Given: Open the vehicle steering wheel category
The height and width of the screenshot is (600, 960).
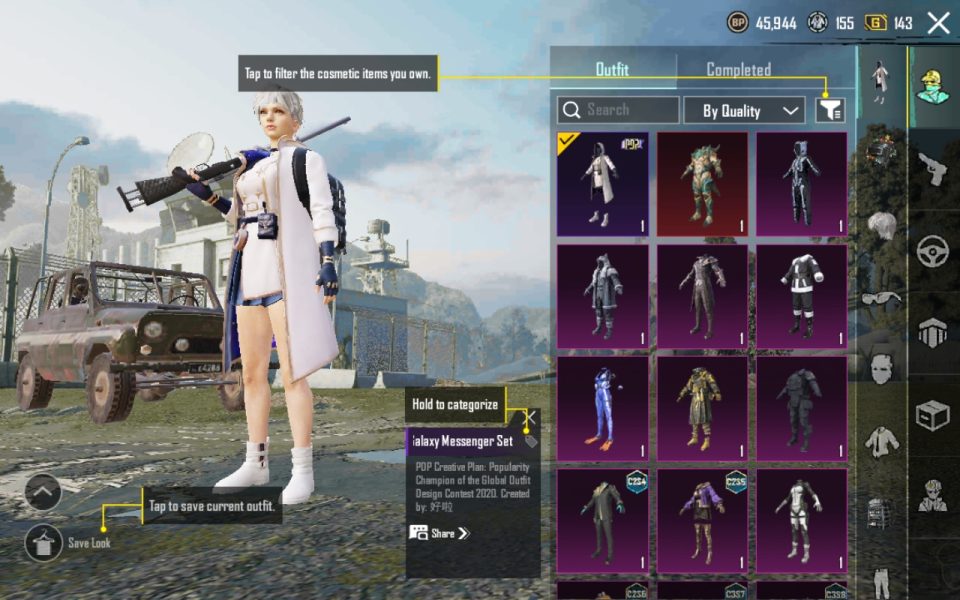Looking at the screenshot, I should (933, 250).
